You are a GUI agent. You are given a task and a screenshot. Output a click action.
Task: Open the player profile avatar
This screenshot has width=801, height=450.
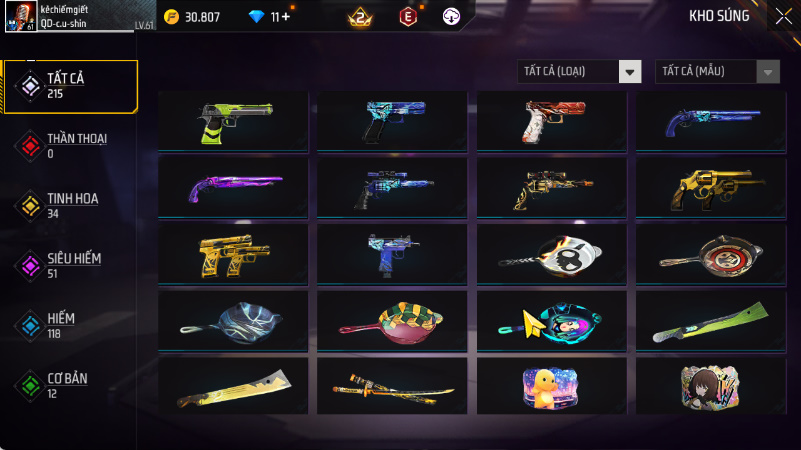coord(26,17)
